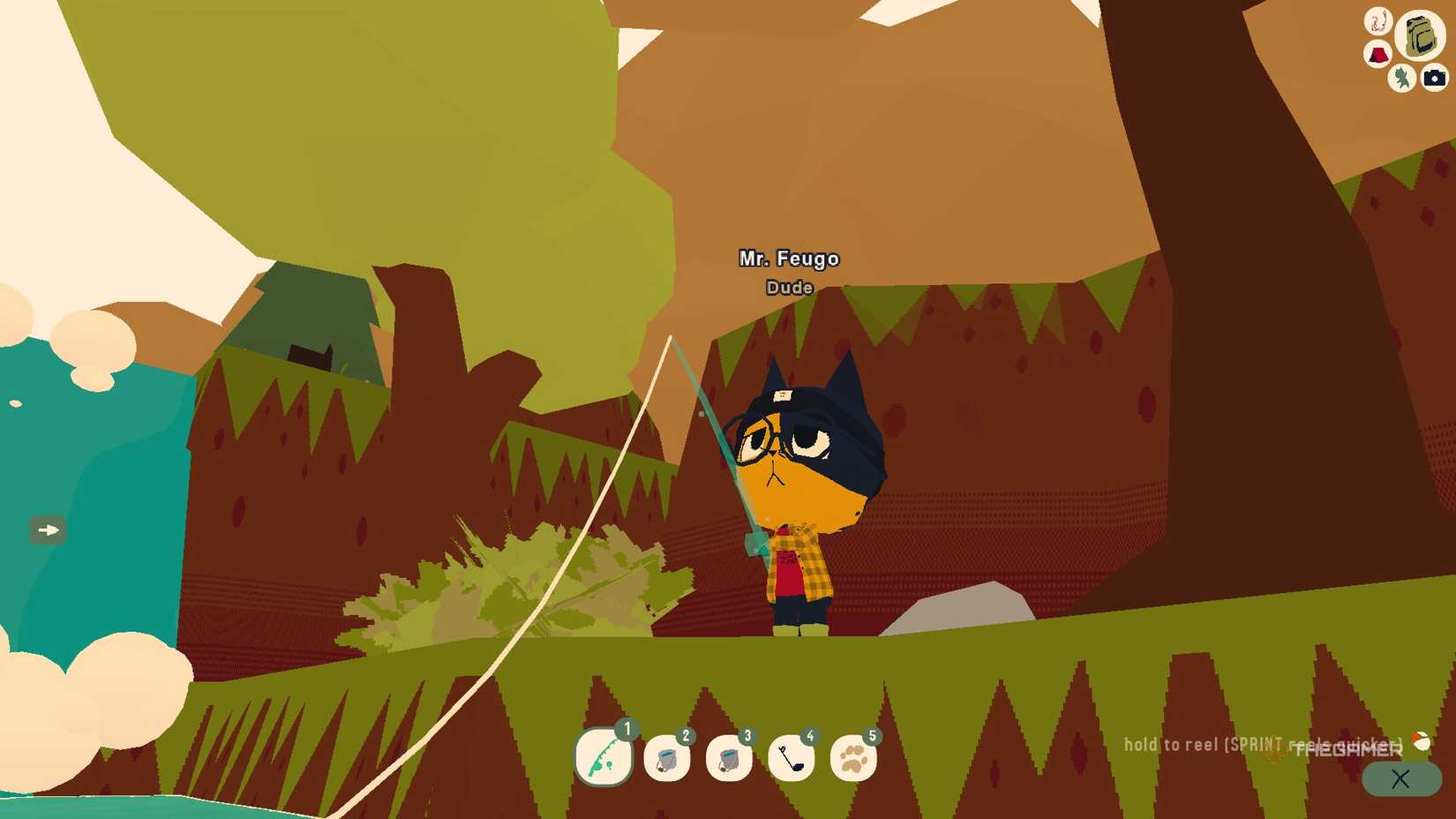Click the orange snail watermark icon
The height and width of the screenshot is (819, 1456).
coord(1422,742)
